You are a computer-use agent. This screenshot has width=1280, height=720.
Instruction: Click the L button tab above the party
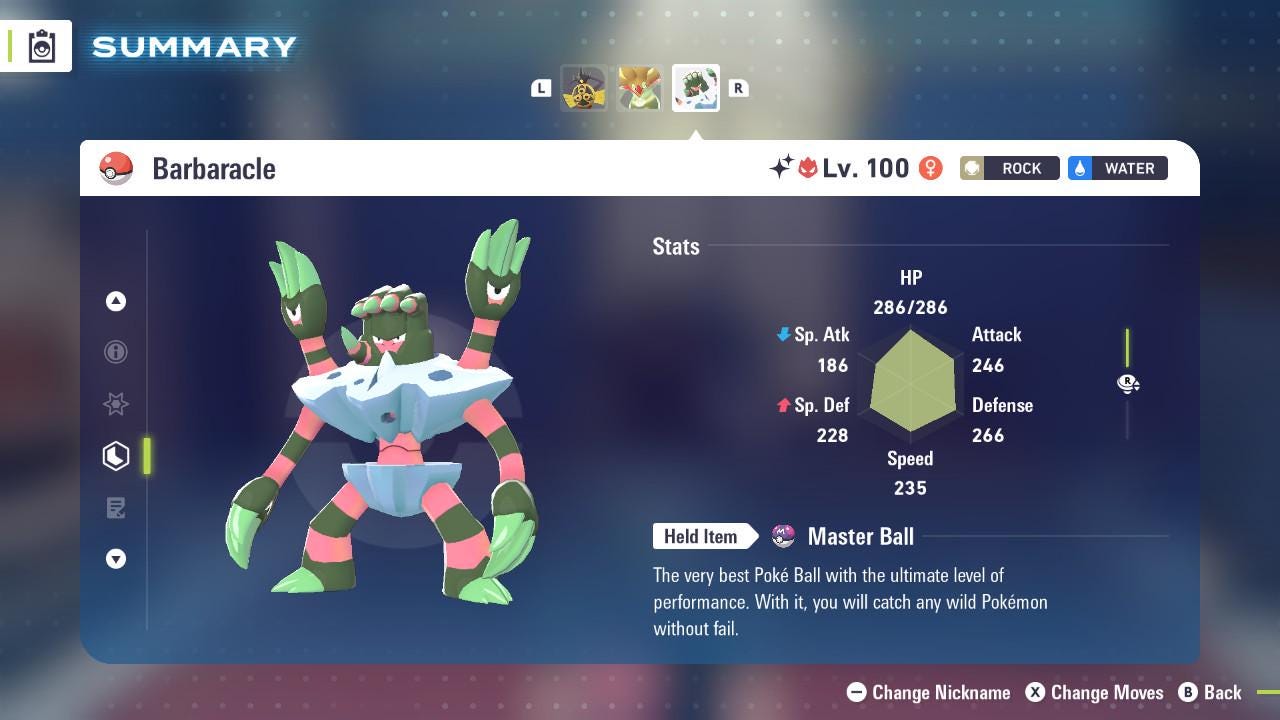[541, 88]
